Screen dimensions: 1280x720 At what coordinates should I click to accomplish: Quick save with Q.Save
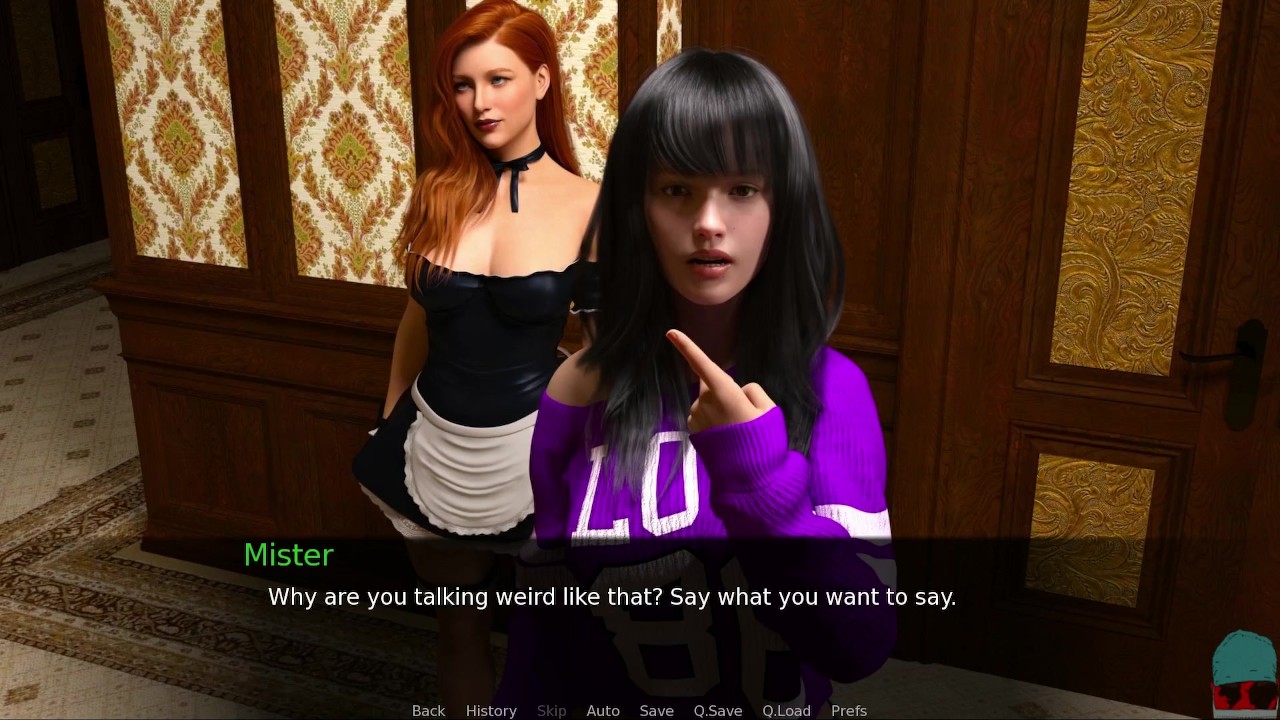[x=718, y=710]
